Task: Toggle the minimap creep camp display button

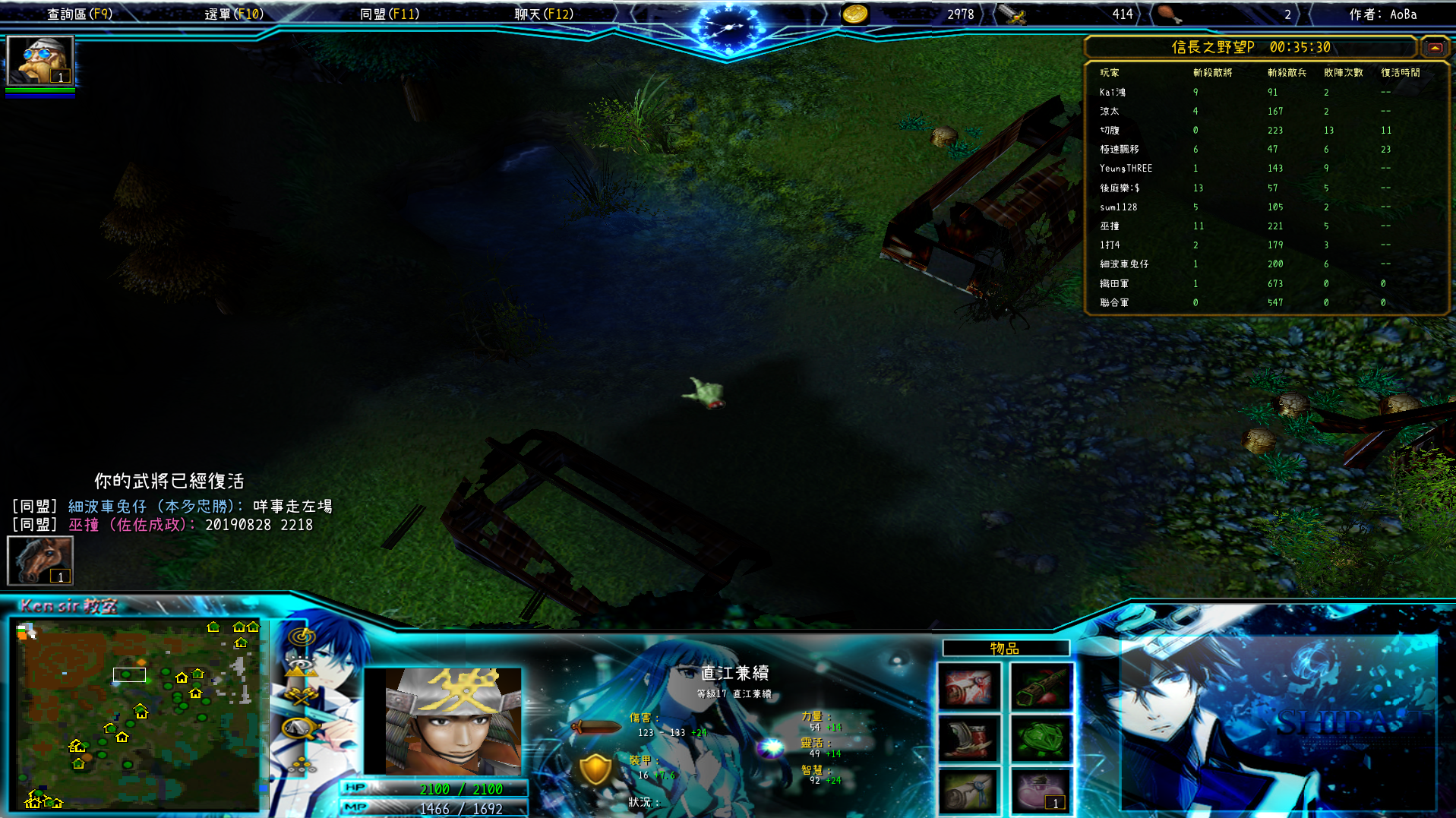Action: pos(302,728)
